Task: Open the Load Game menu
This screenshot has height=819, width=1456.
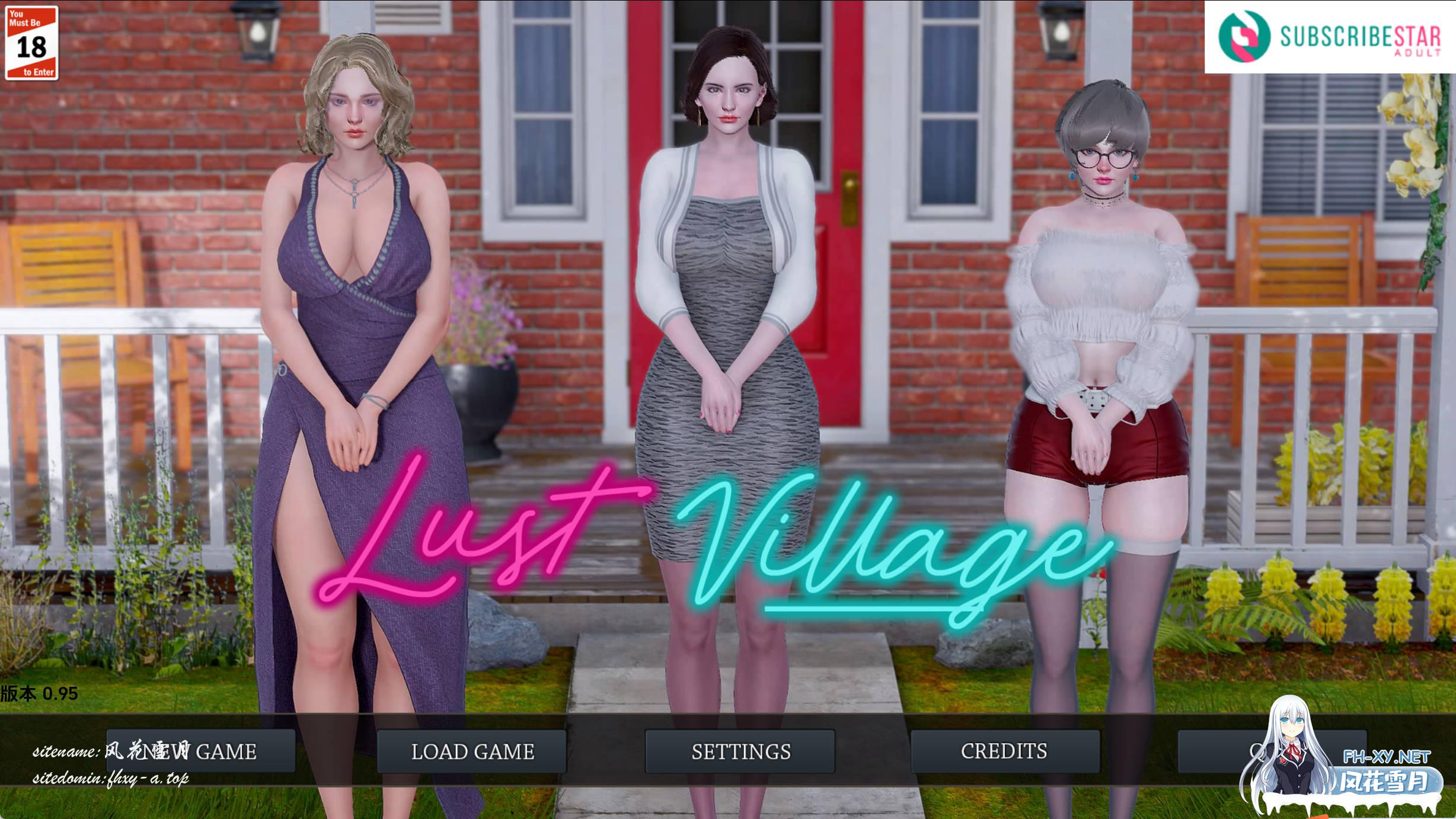Action: pyautogui.click(x=472, y=751)
